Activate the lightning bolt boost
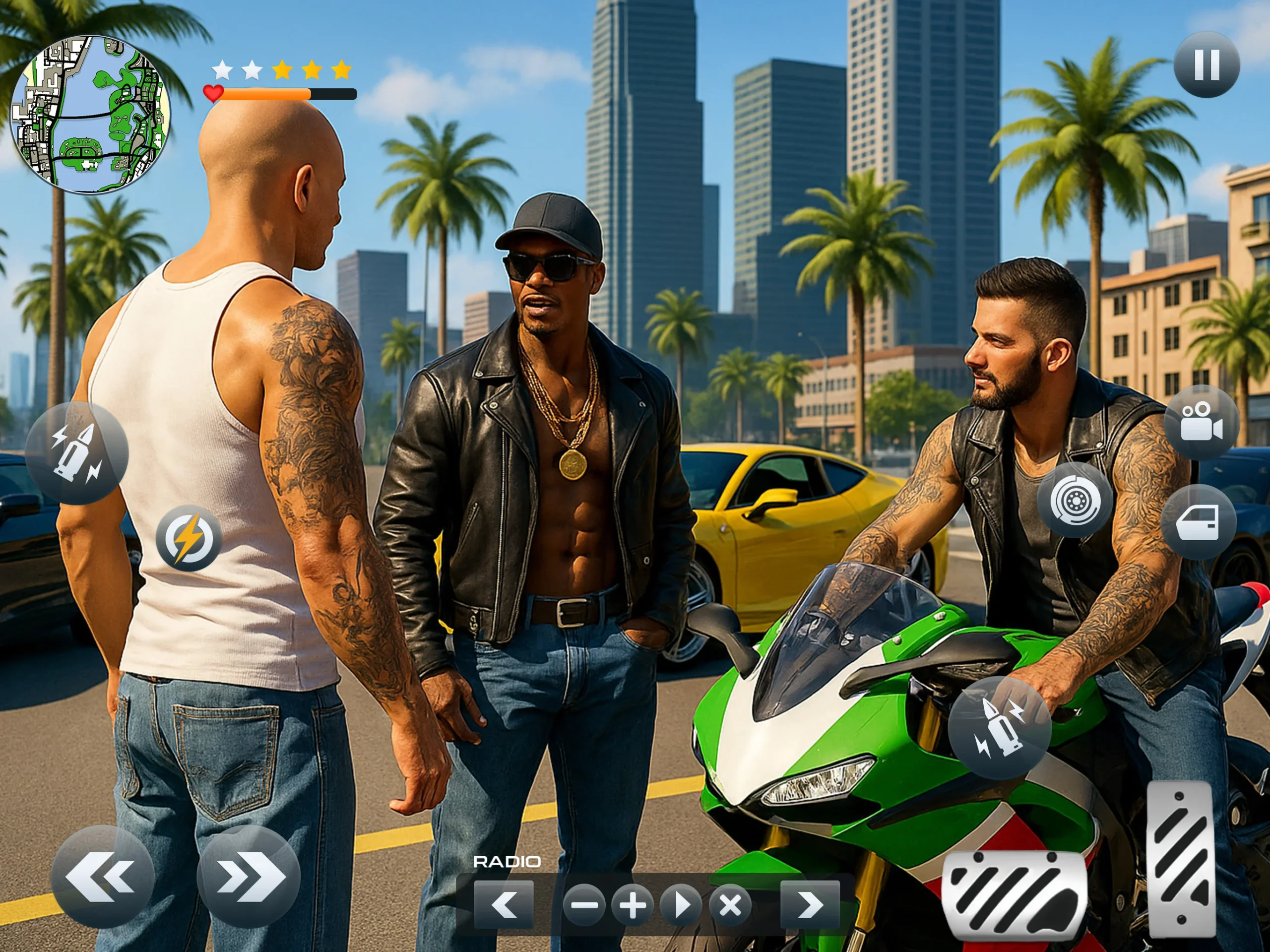Screen dimensions: 1270x952 click(x=189, y=538)
